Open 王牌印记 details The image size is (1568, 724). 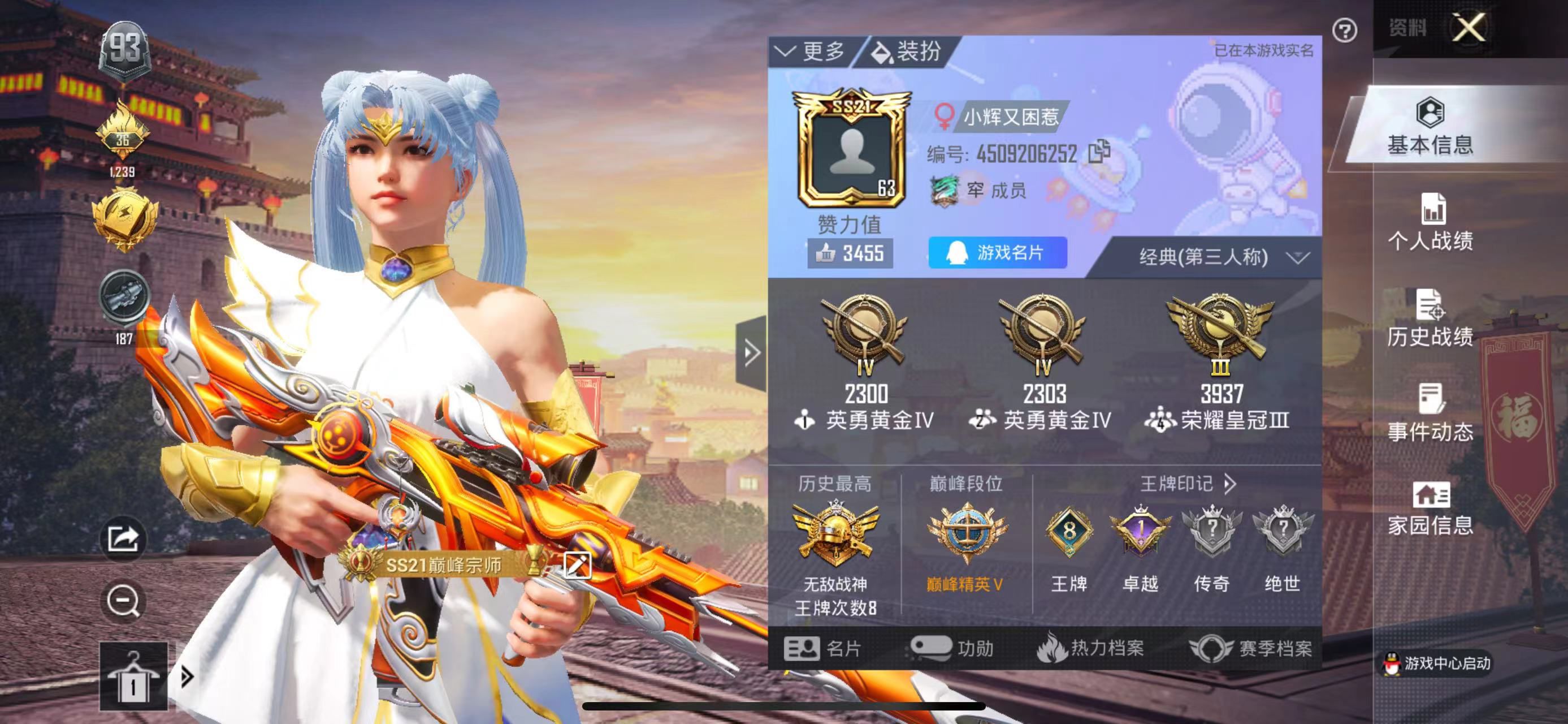point(1187,484)
